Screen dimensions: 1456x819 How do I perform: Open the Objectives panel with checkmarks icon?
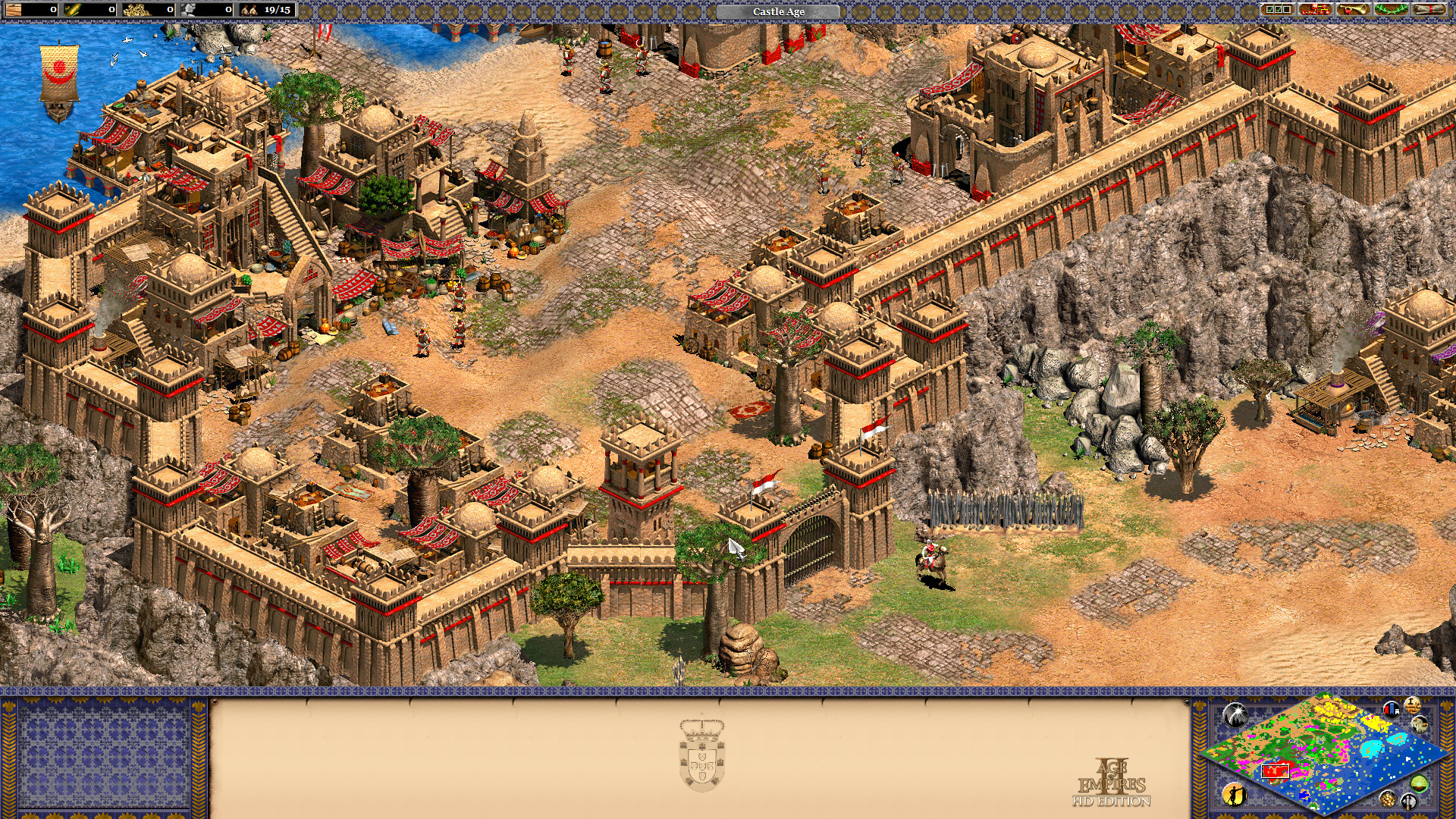coord(1276,9)
